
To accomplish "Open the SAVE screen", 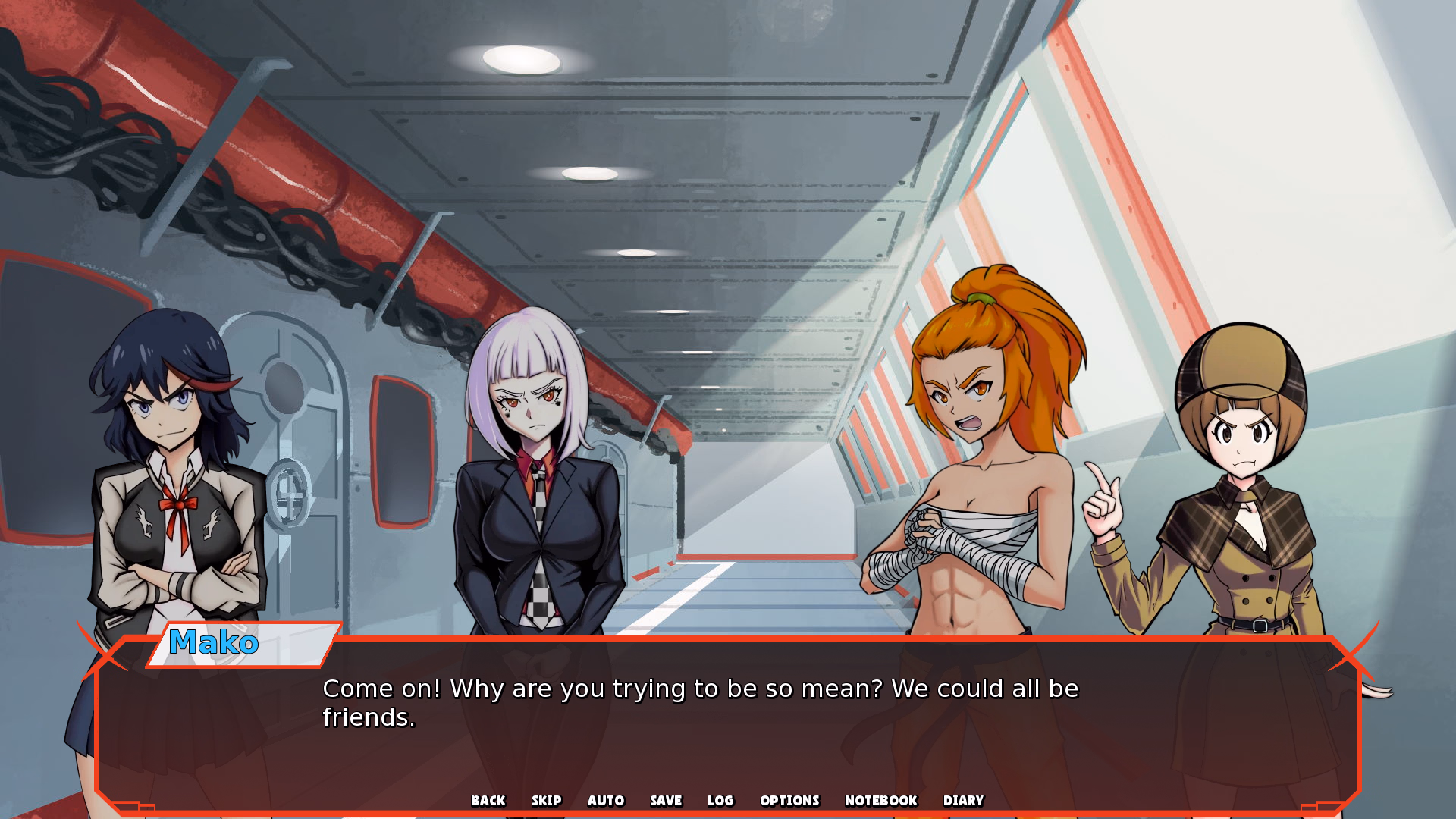I will pos(665,801).
